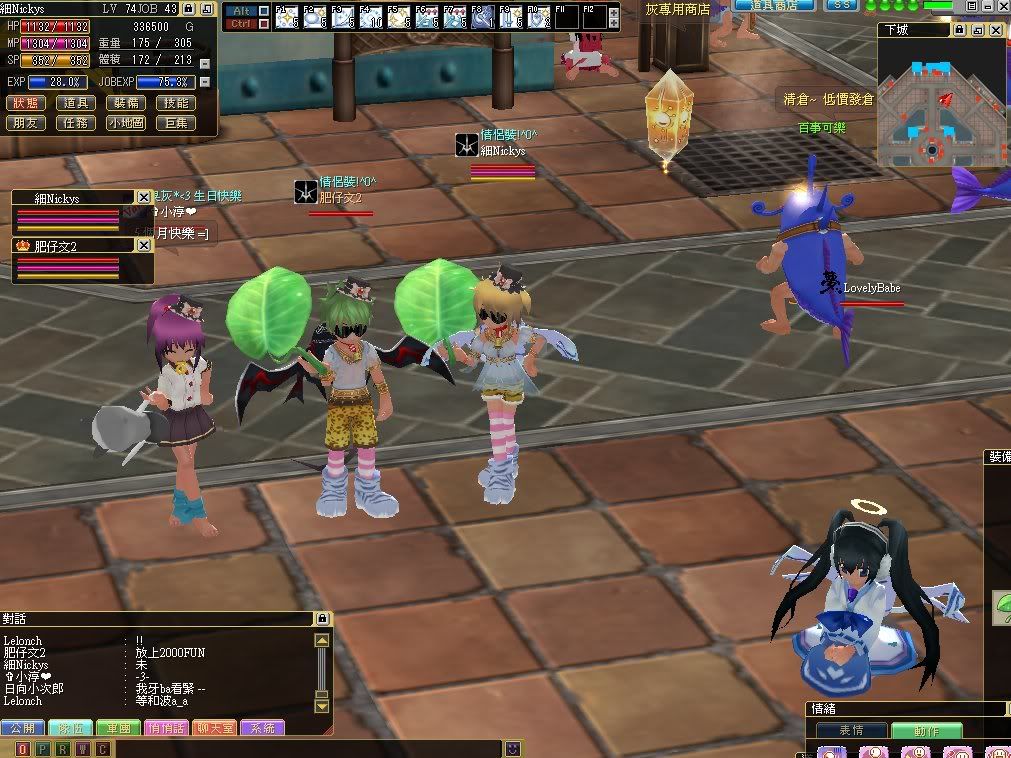
Task: Open the 裝備 equipment window
Action: (x=126, y=103)
